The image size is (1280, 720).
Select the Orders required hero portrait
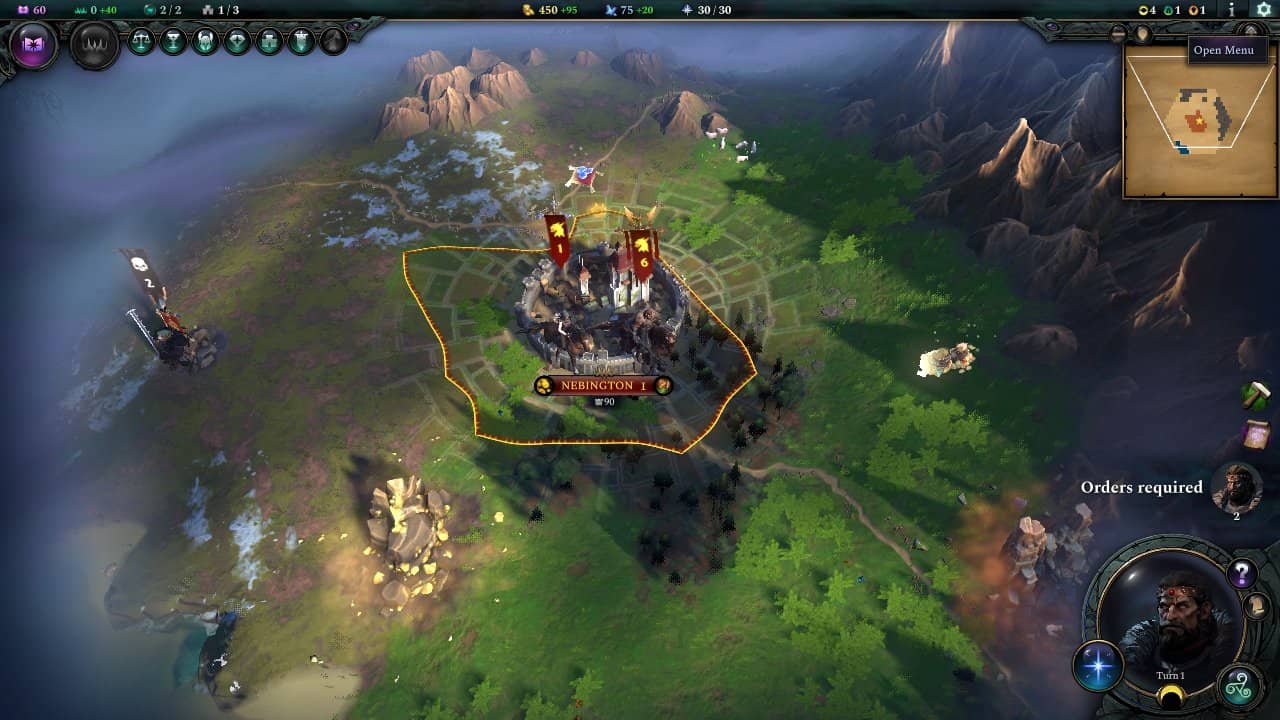[x=1236, y=487]
